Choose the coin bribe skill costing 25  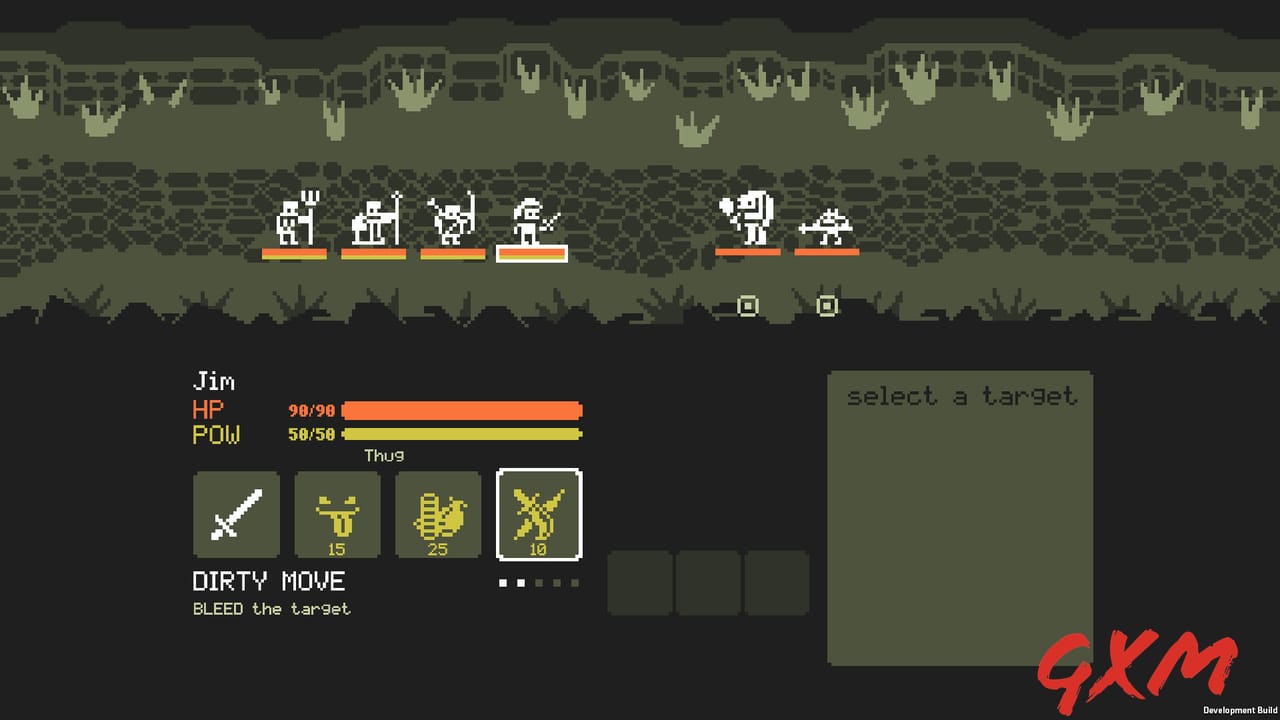click(x=438, y=514)
